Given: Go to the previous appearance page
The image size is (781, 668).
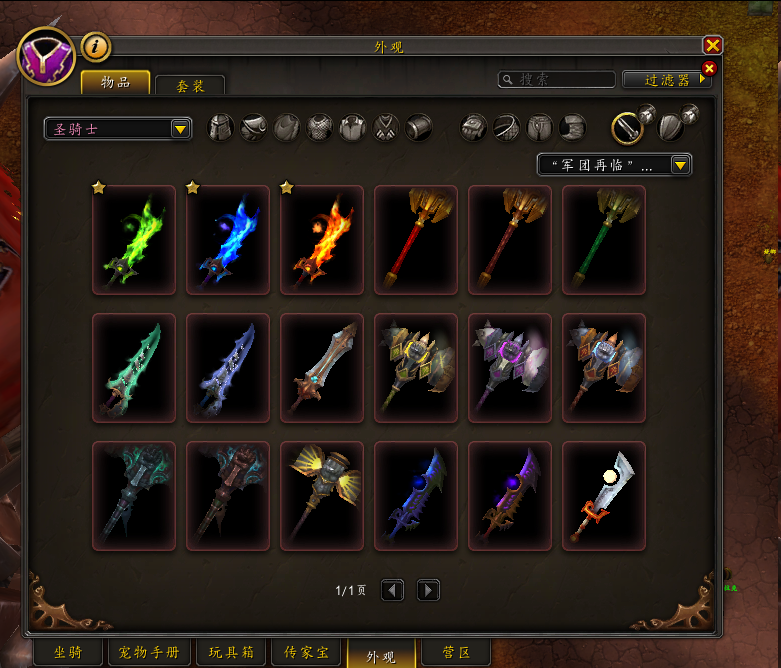Looking at the screenshot, I should [392, 591].
